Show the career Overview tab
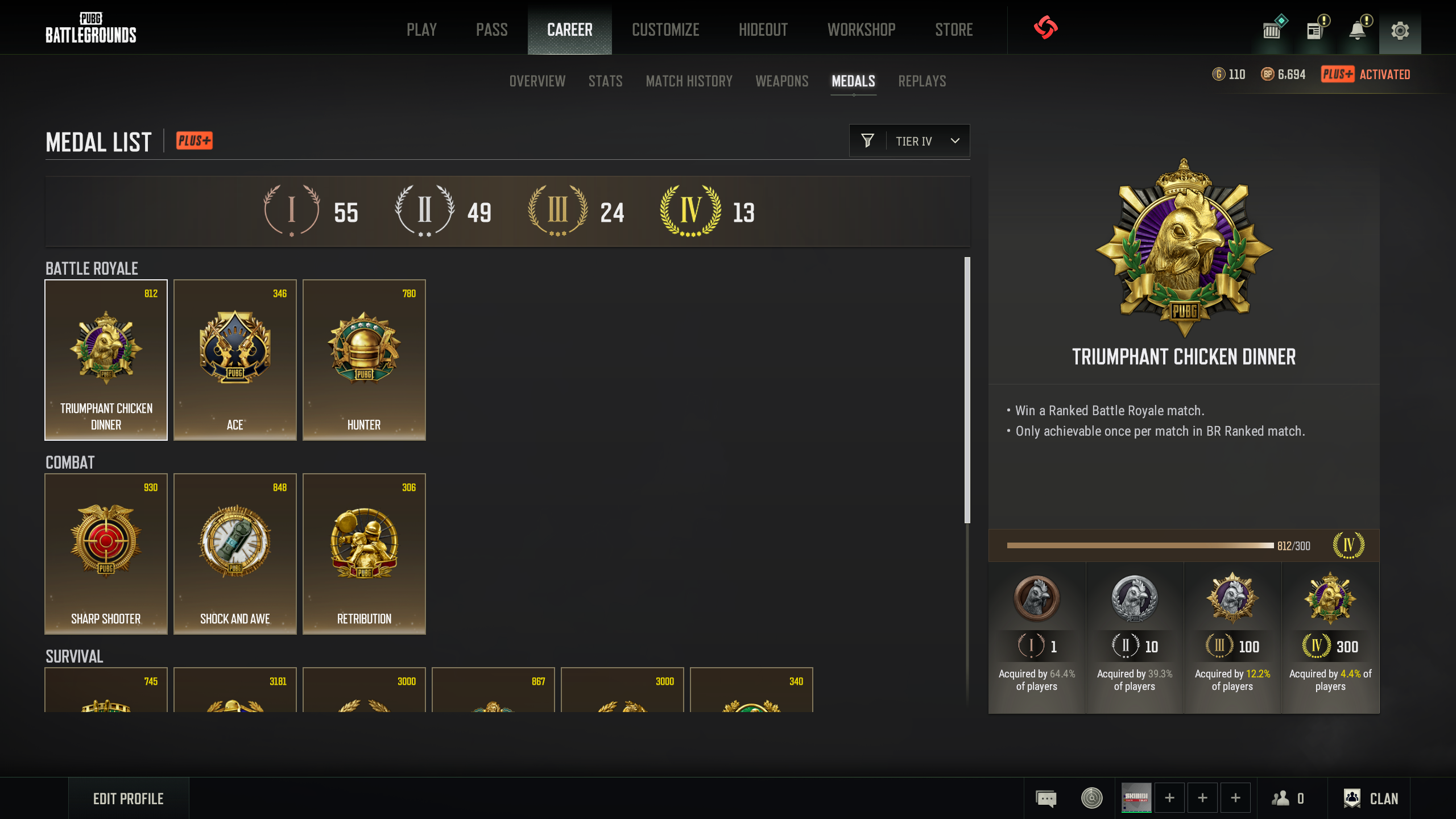The image size is (1456, 819). point(537,81)
